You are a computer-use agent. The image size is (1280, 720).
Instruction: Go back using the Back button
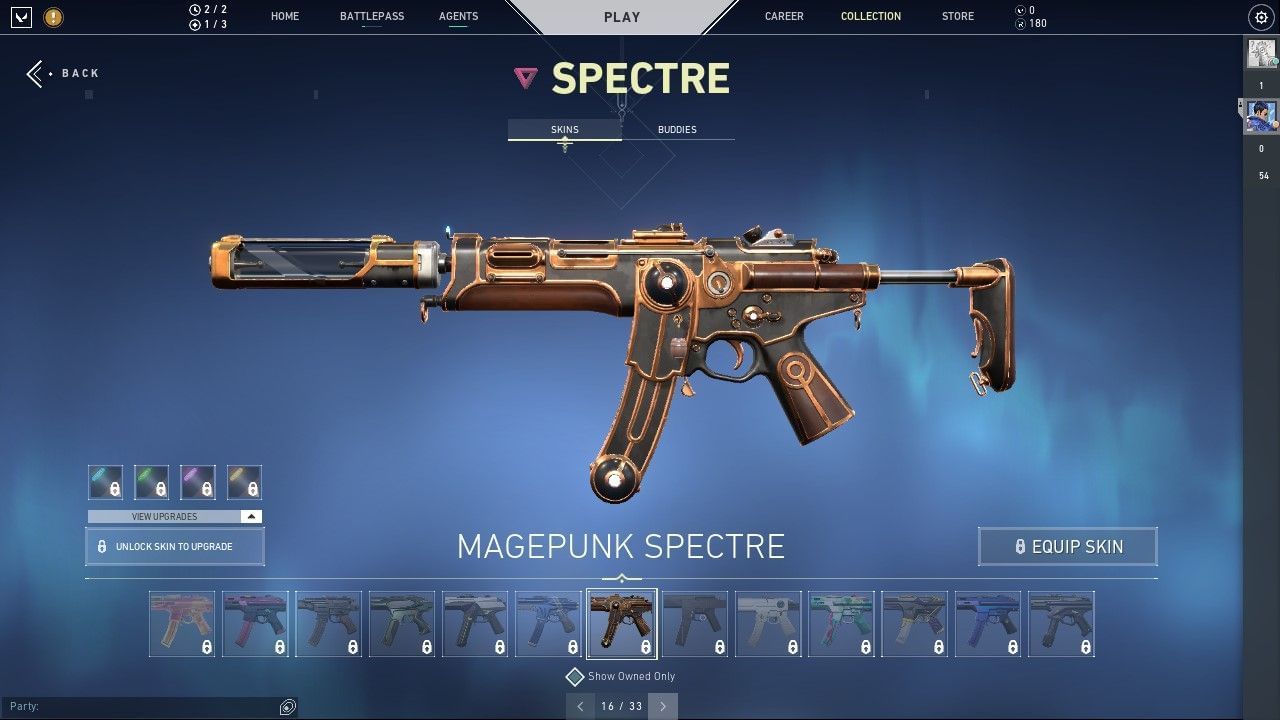[x=63, y=73]
